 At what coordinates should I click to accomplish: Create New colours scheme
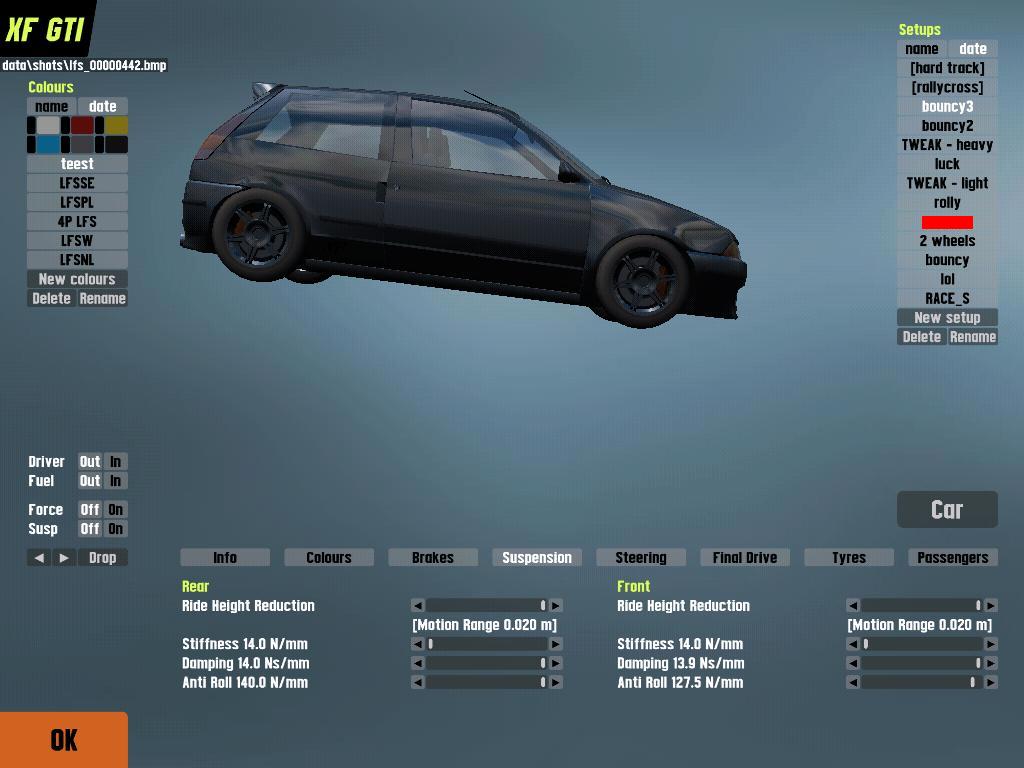[x=77, y=279]
